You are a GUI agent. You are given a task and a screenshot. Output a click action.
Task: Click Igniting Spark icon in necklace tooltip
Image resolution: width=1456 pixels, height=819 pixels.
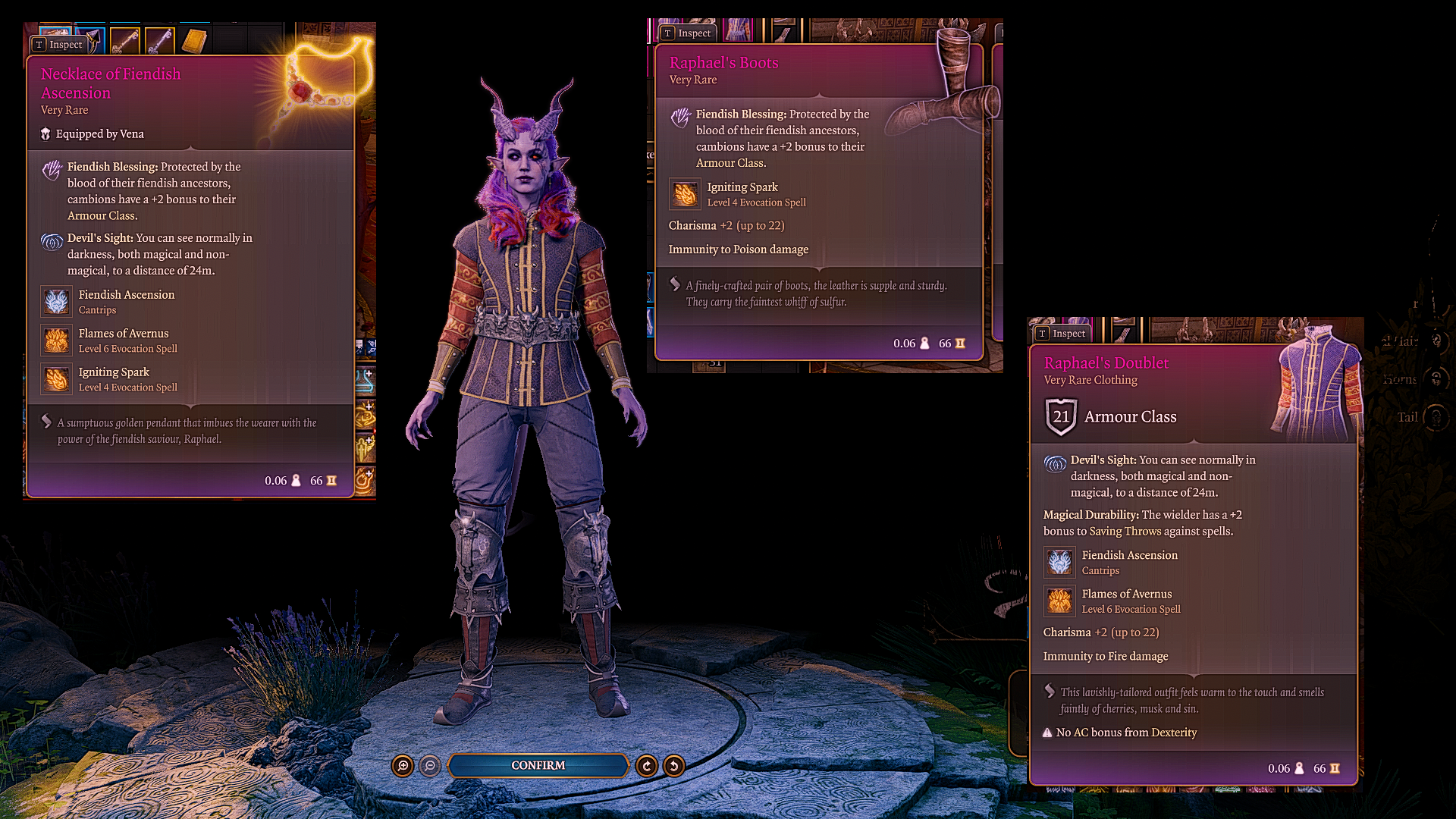tap(57, 379)
